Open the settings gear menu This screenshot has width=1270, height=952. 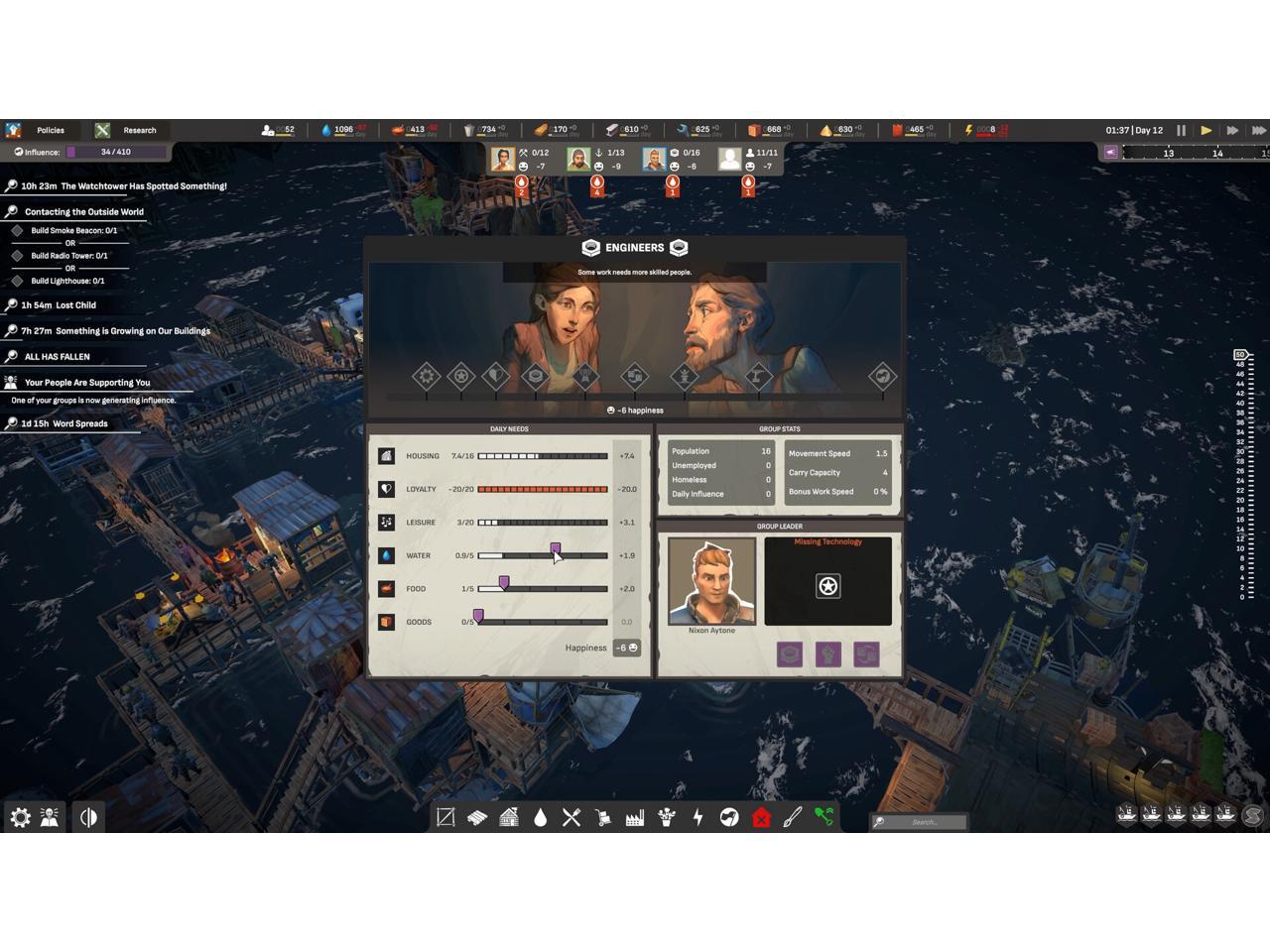tap(20, 817)
